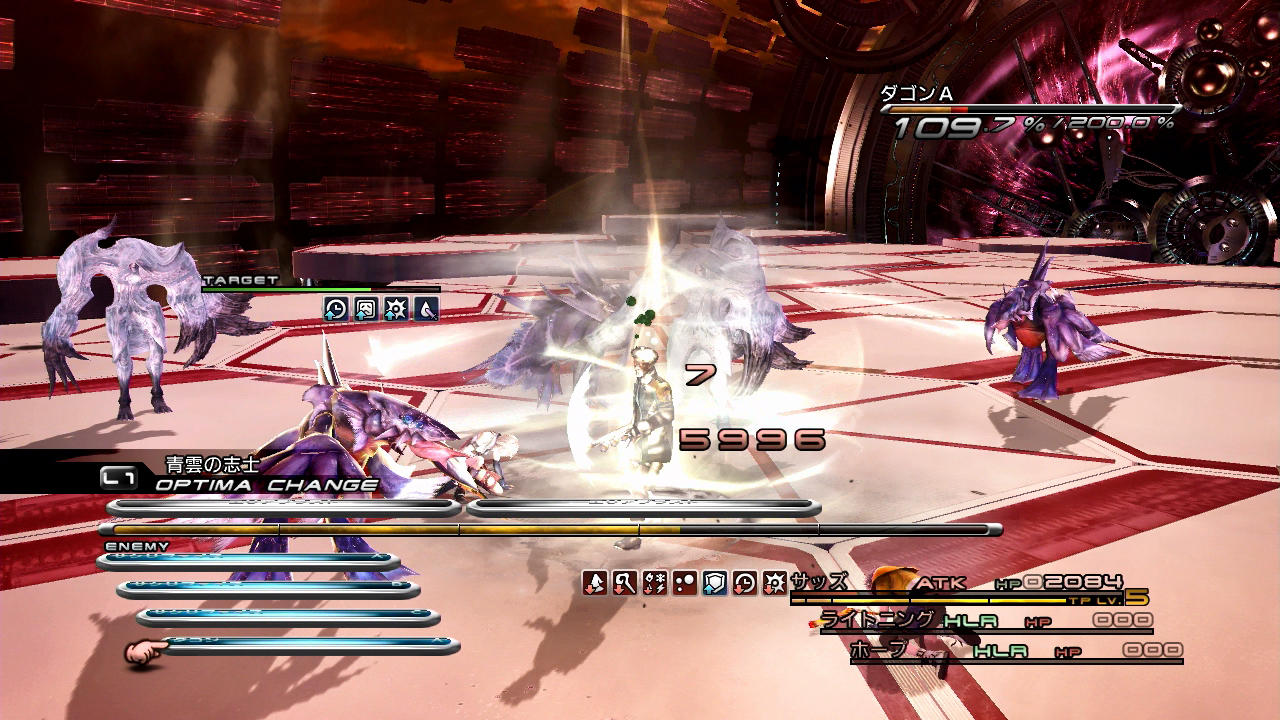Select the water droplet and sword status icon
Viewport: 1280px width, 720px height.
click(427, 309)
